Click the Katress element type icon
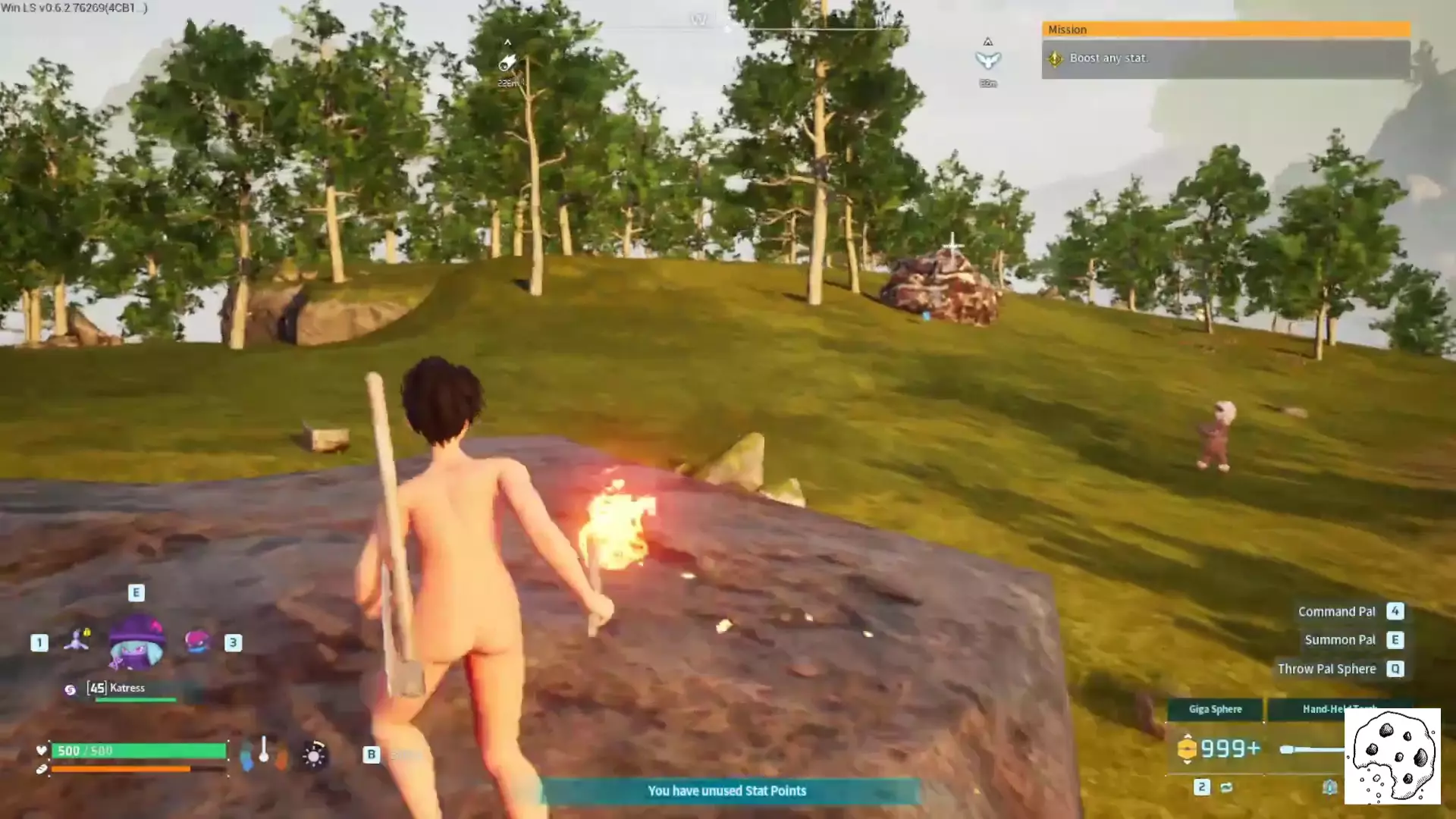The width and height of the screenshot is (1456, 819). (x=70, y=689)
